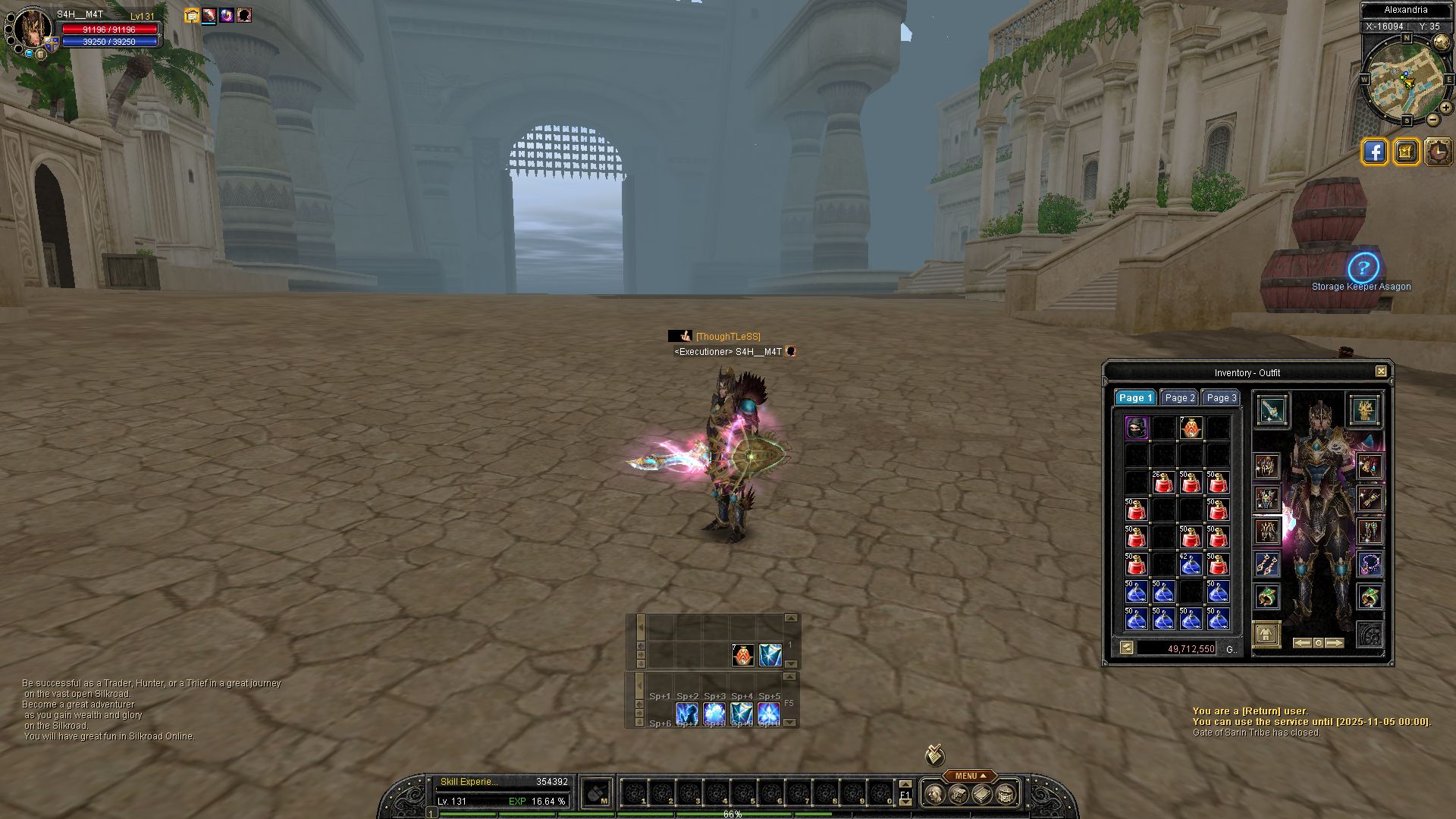This screenshot has width=1456, height=819.
Task: Open inventory Page 3 tab
Action: (1221, 398)
